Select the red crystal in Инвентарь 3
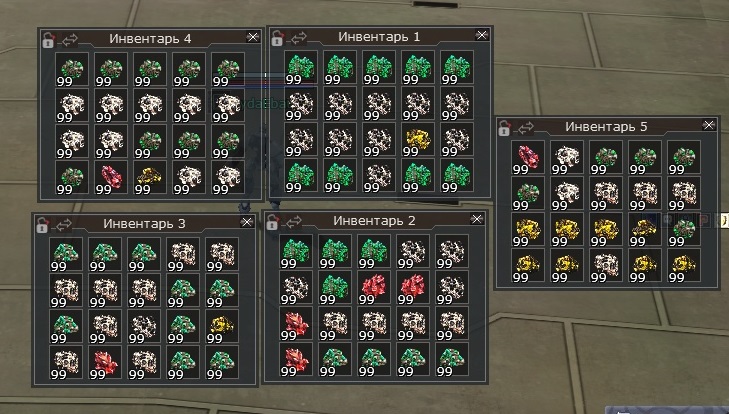 [104, 362]
